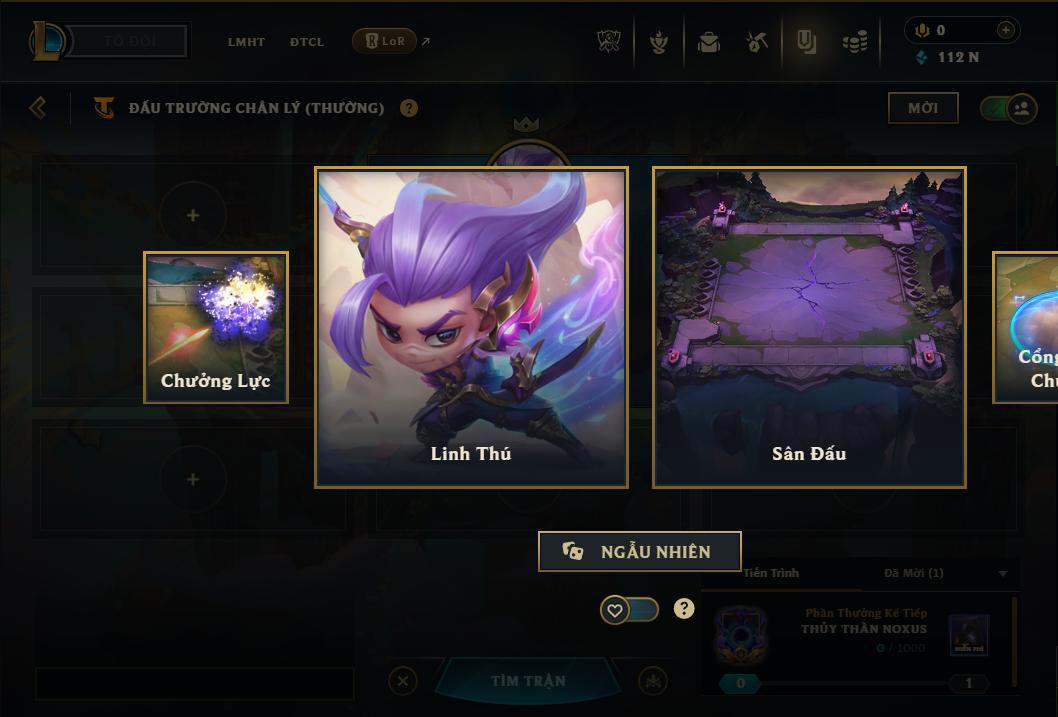Open the collection backpack icon

pyautogui.click(x=709, y=42)
